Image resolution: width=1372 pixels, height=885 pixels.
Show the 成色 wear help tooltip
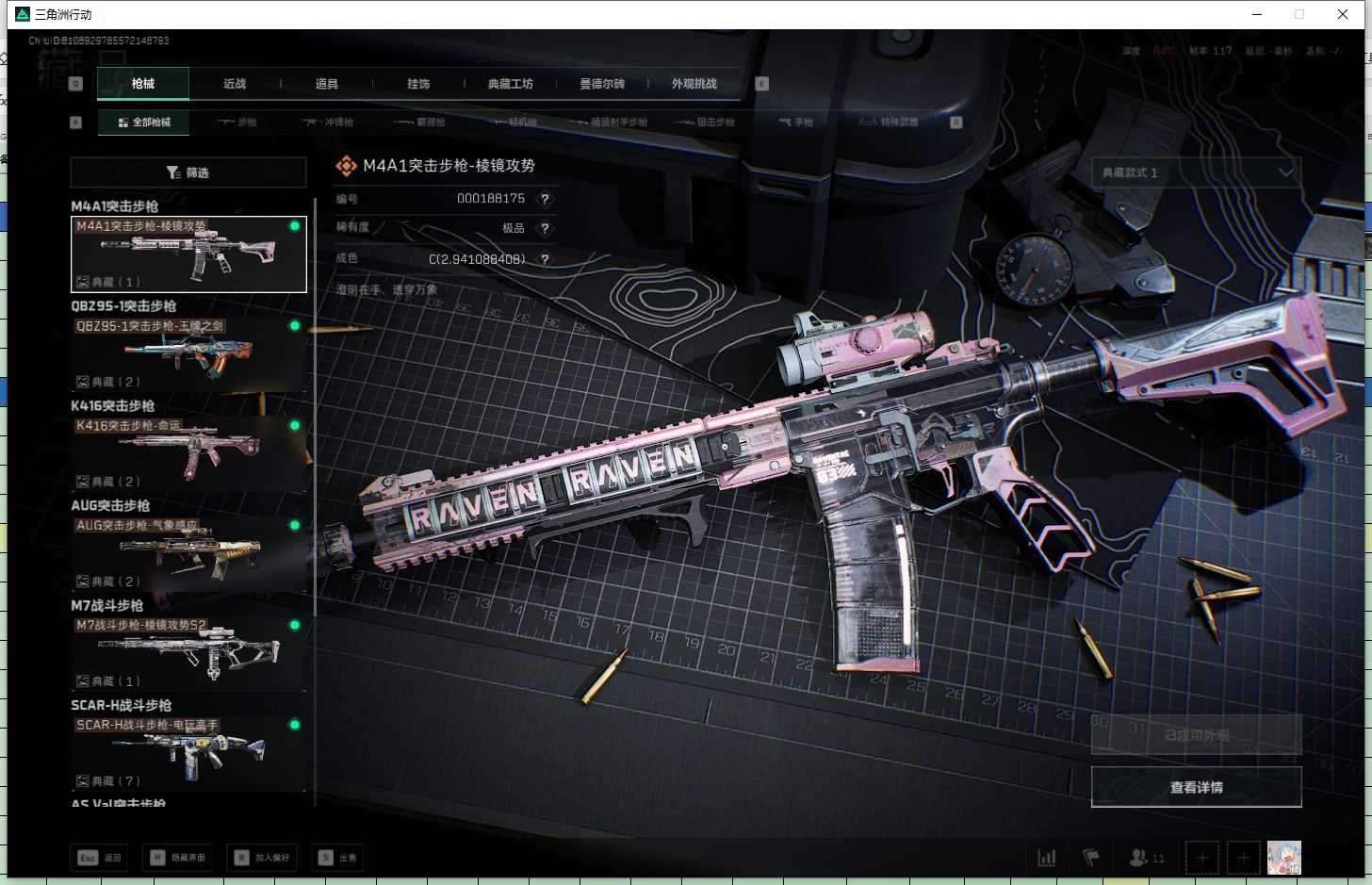[545, 259]
